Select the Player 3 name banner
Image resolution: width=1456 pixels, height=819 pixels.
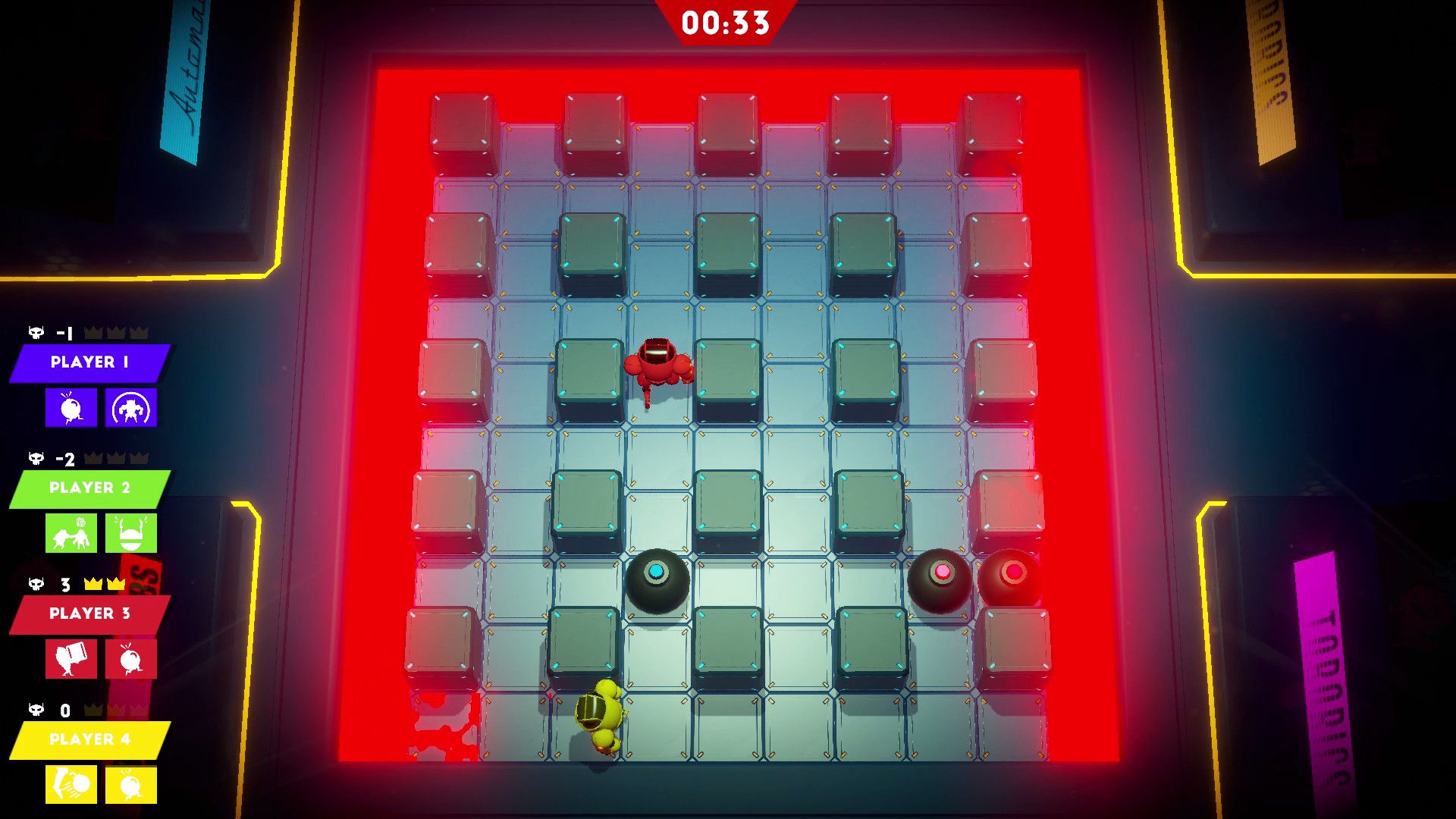91,615
